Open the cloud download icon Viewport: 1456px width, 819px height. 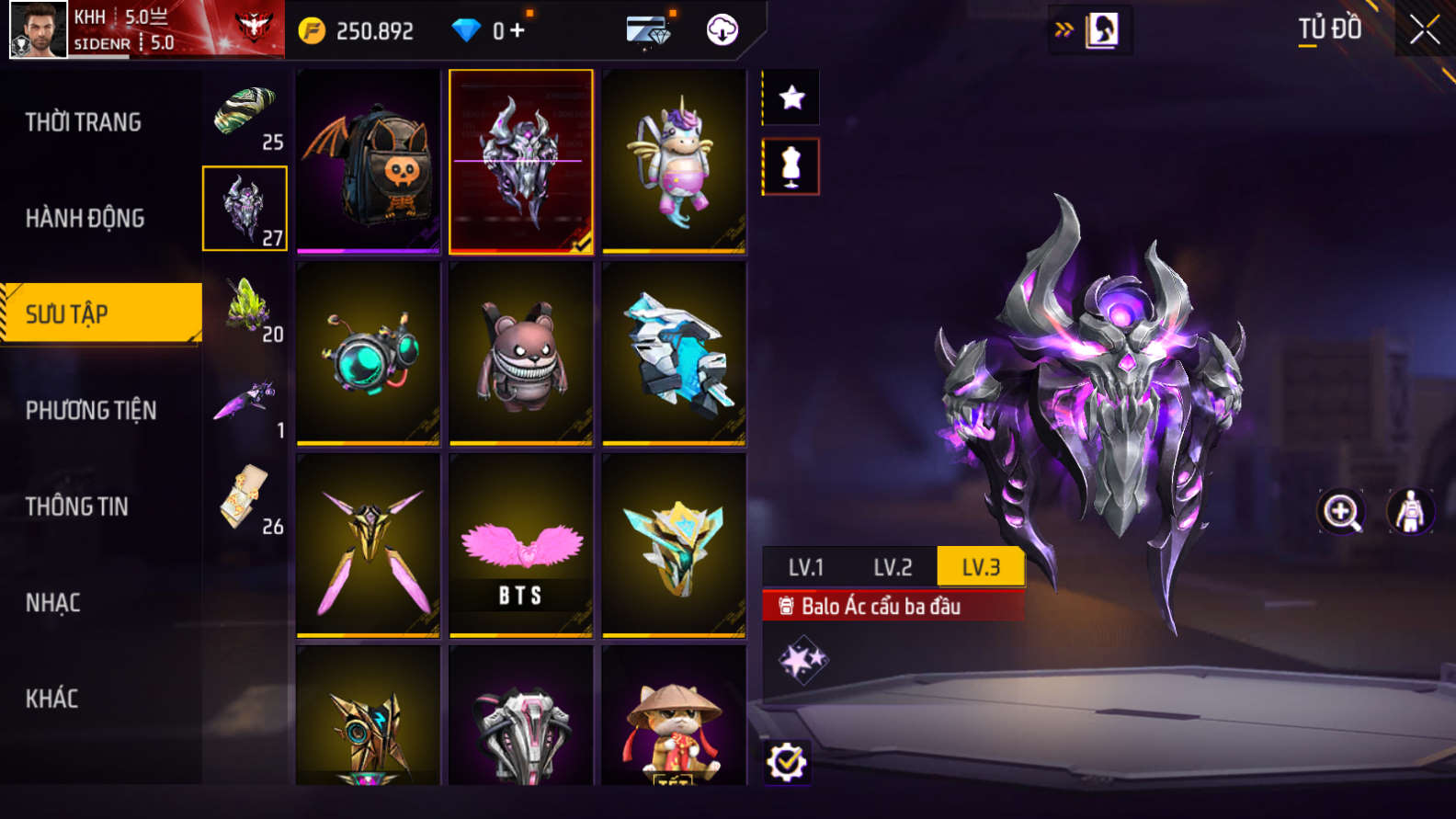722,30
